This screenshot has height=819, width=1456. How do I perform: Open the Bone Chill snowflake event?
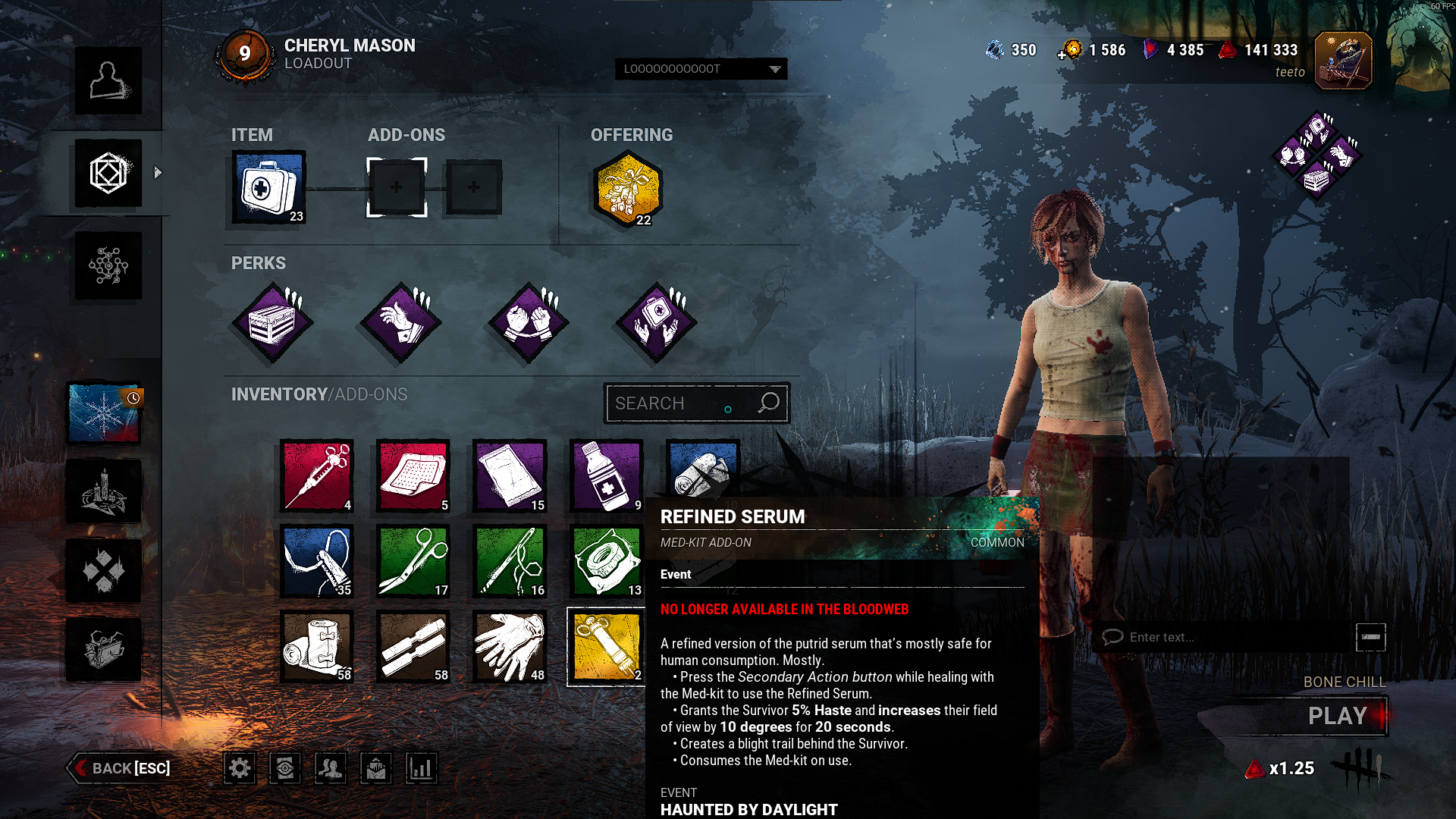point(104,413)
